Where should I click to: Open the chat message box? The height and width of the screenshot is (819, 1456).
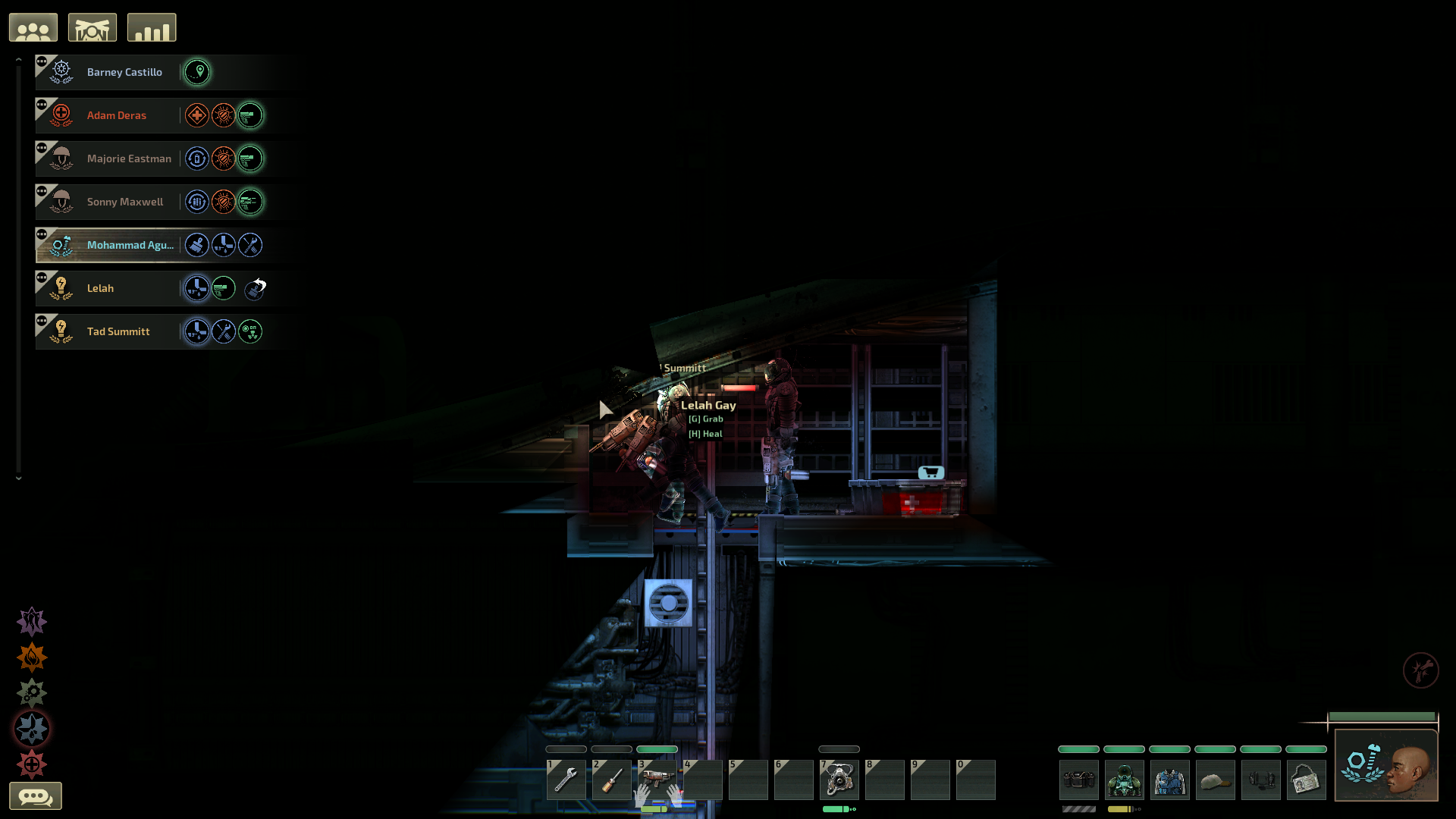click(x=36, y=796)
